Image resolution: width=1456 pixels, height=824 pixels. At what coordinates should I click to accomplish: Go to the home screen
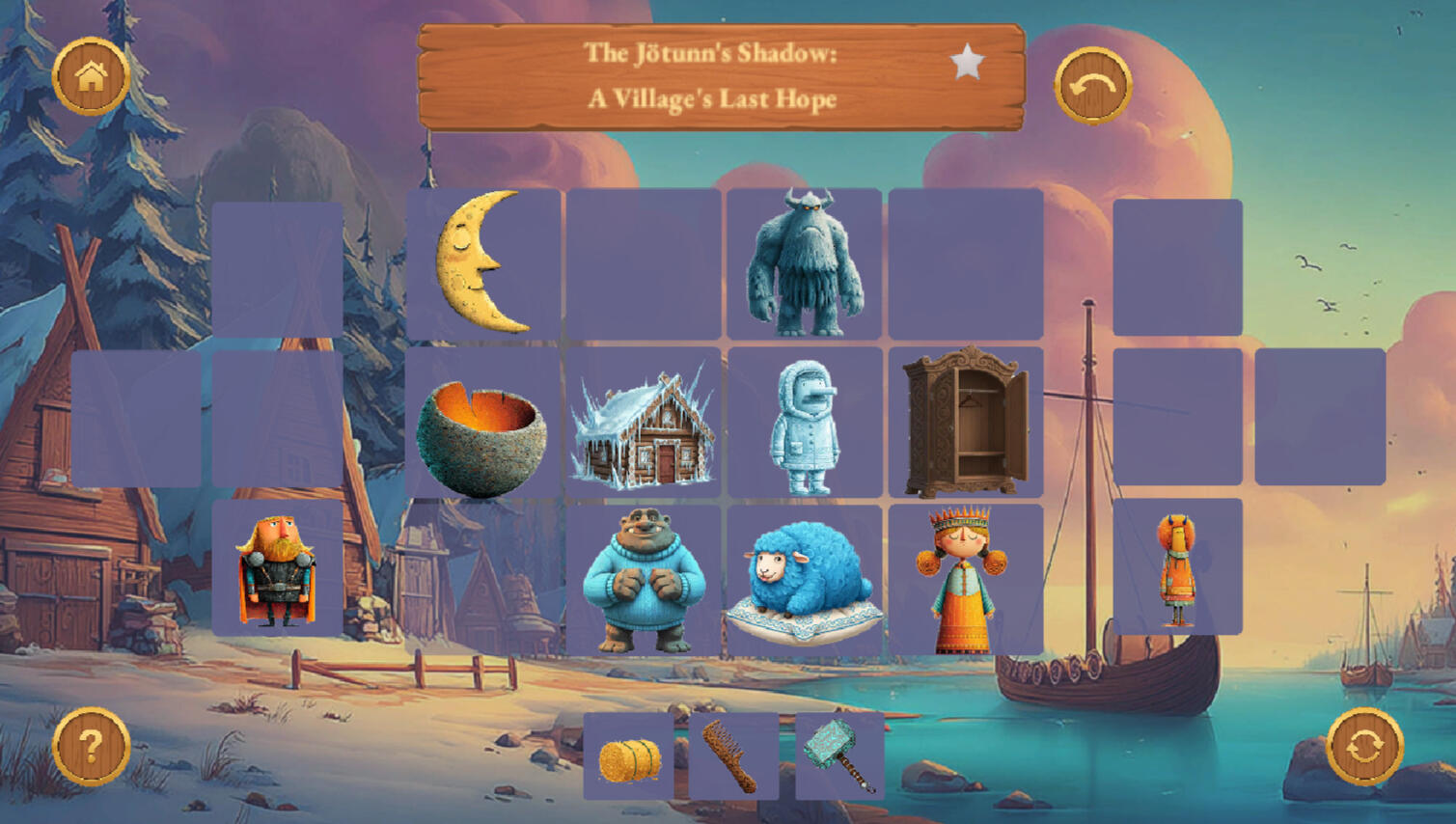point(91,75)
